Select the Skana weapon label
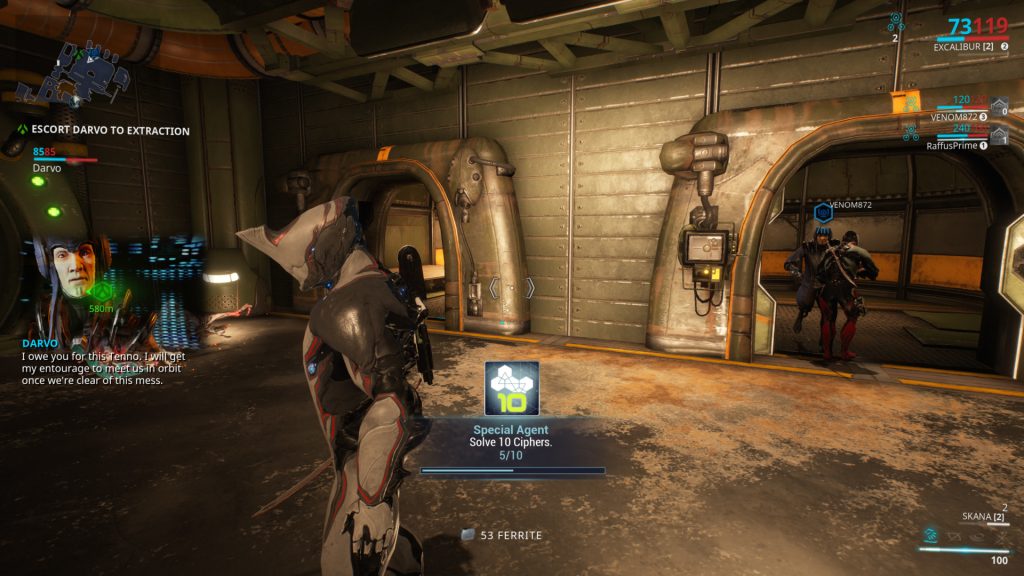Viewport: 1024px width, 576px height. coord(976,516)
